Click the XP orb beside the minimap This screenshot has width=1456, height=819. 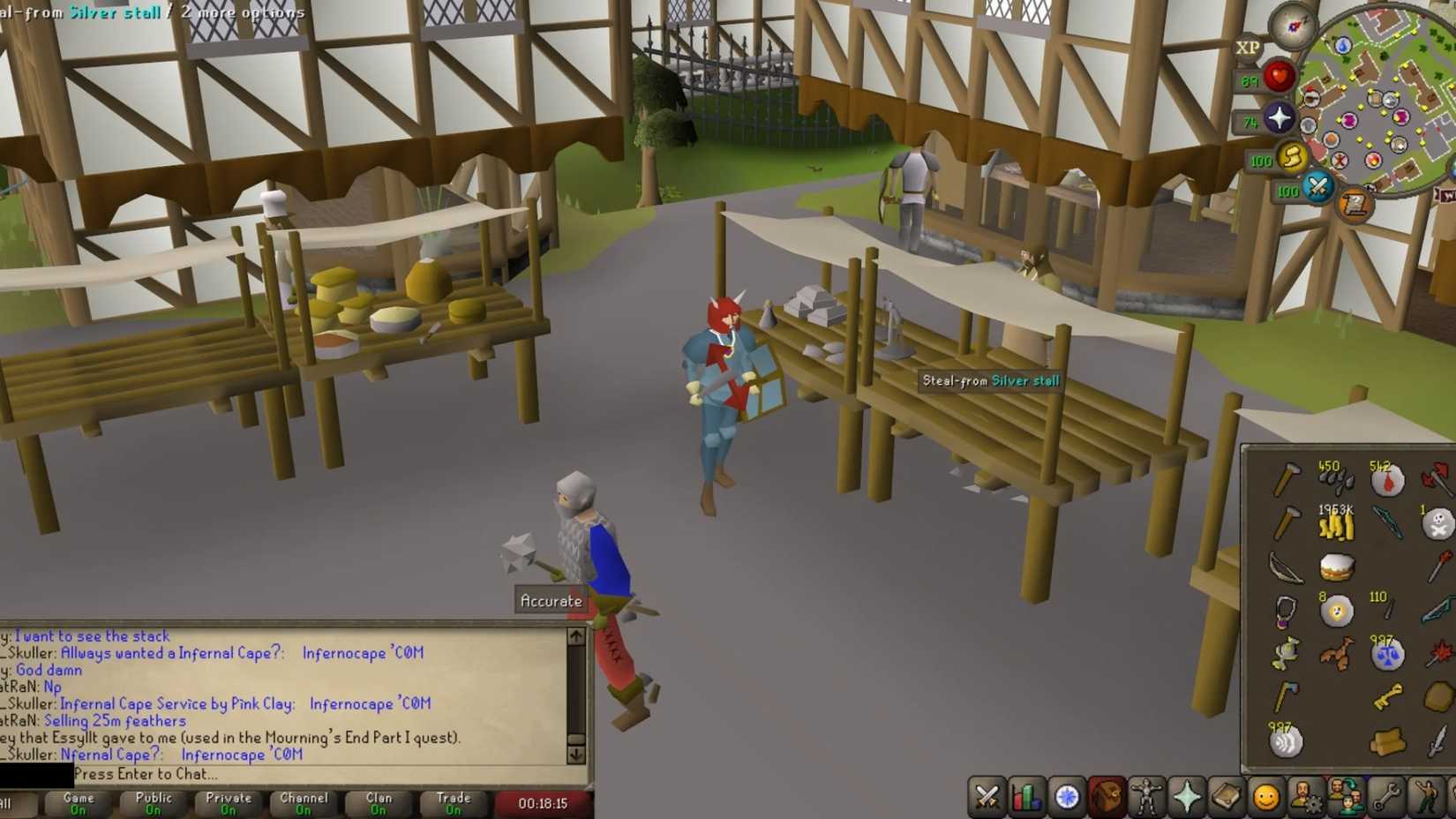1247,49
